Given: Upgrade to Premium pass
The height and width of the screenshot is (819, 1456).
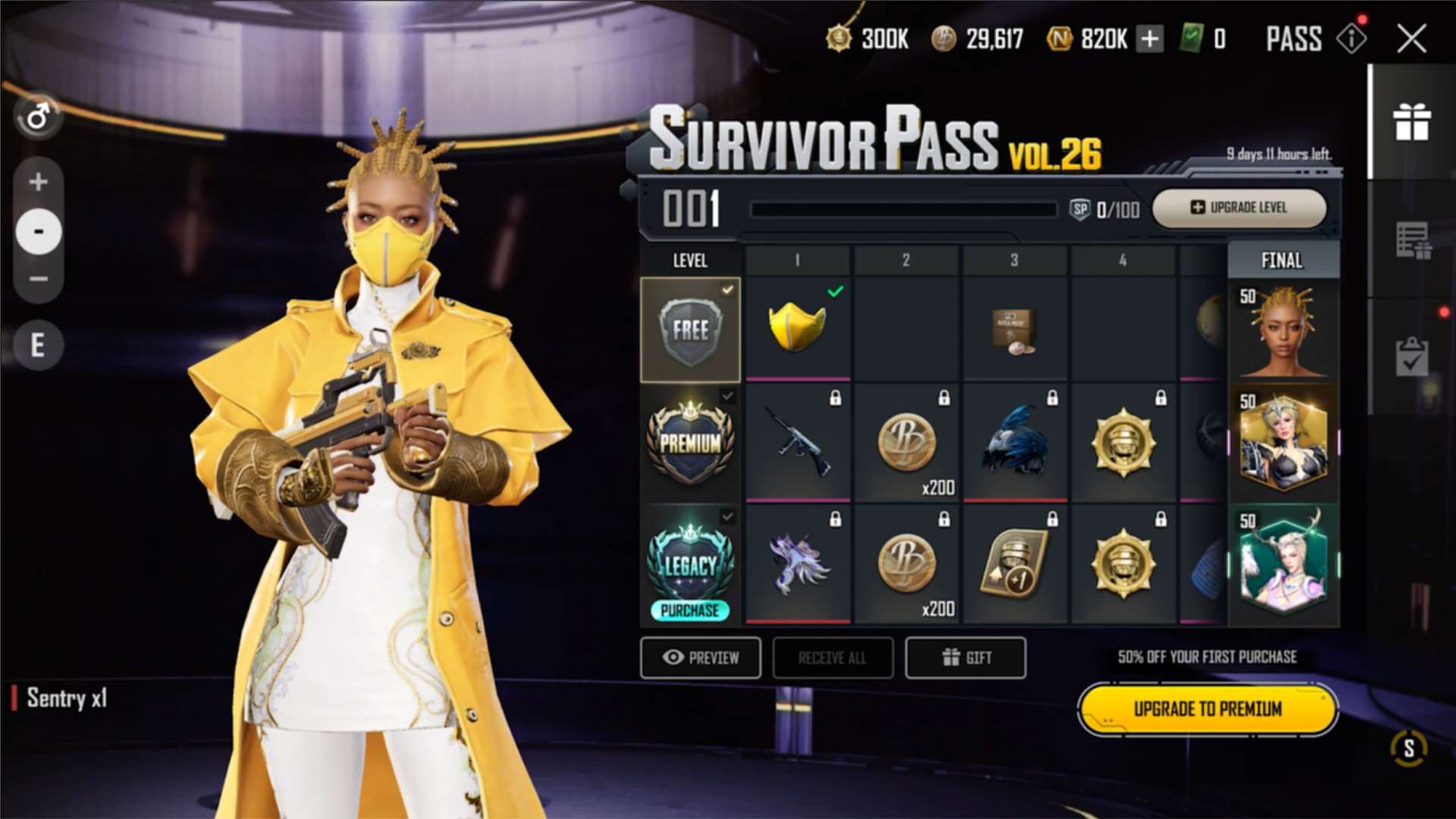Looking at the screenshot, I should [x=1207, y=709].
